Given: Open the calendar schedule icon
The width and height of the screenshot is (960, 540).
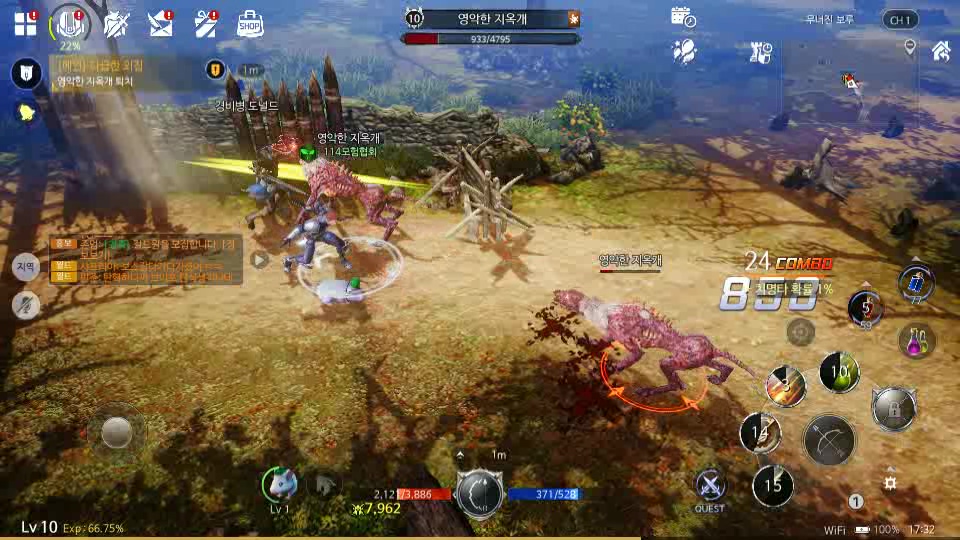Looking at the screenshot, I should [x=683, y=18].
